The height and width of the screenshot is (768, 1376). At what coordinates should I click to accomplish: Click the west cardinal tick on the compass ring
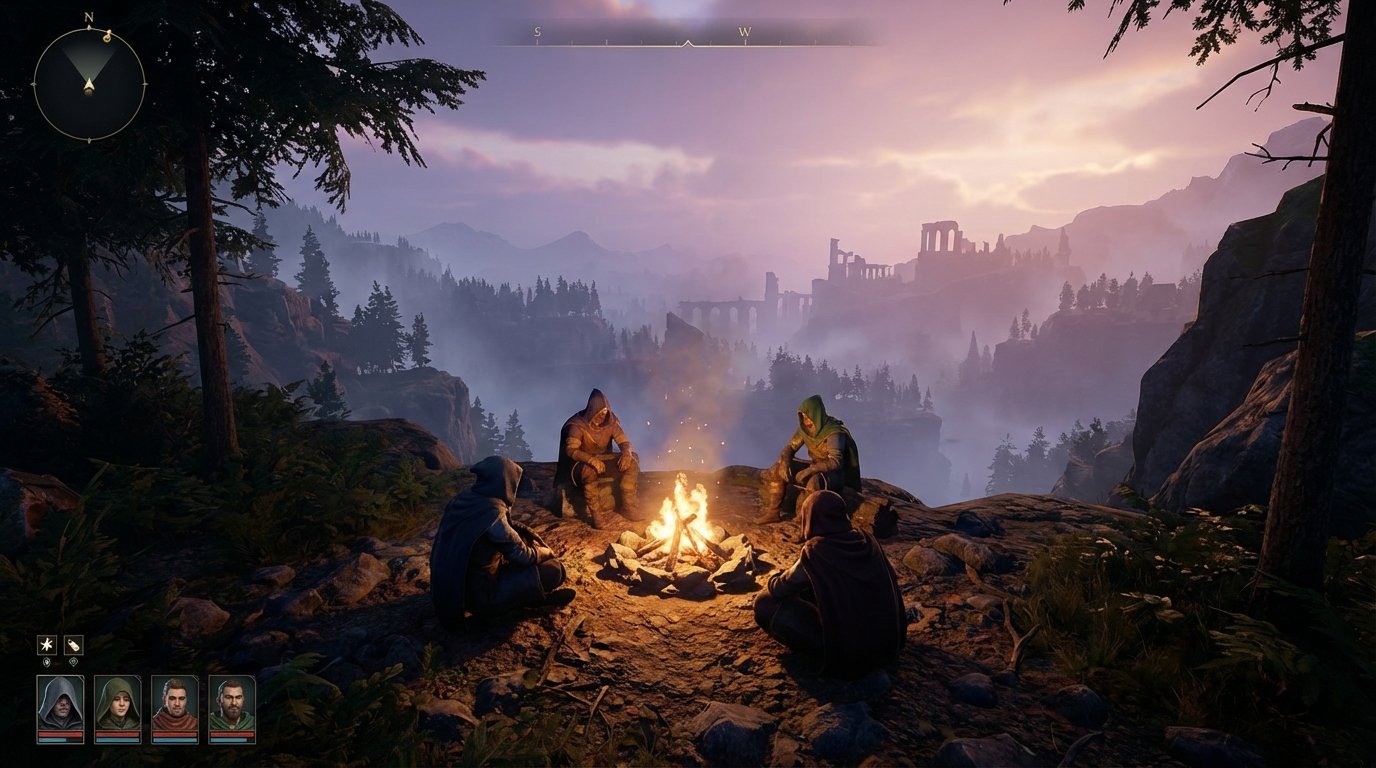pyautogui.click(x=33, y=84)
